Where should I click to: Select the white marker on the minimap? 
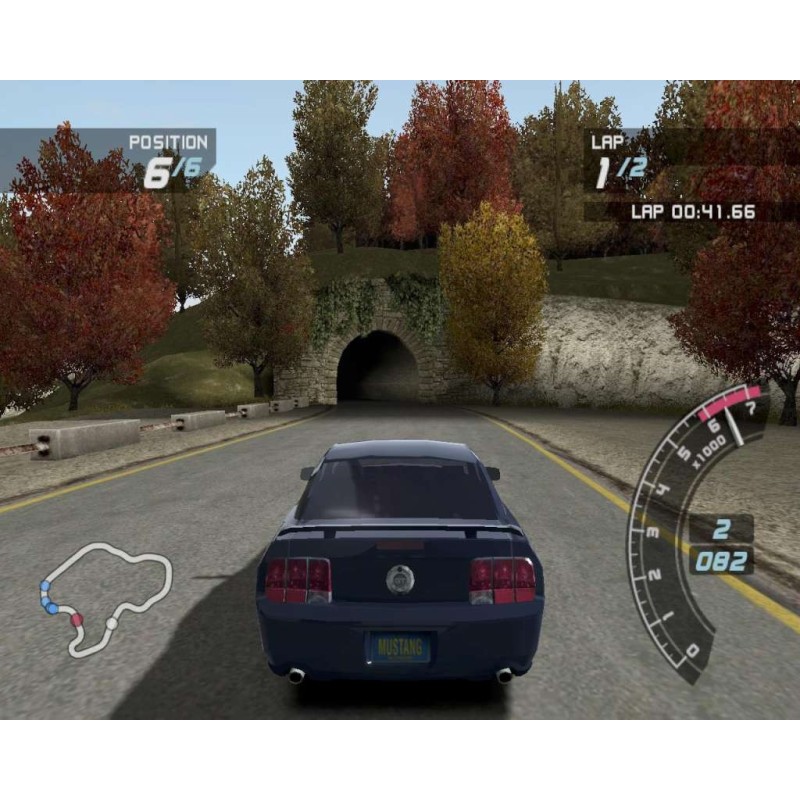tap(111, 624)
